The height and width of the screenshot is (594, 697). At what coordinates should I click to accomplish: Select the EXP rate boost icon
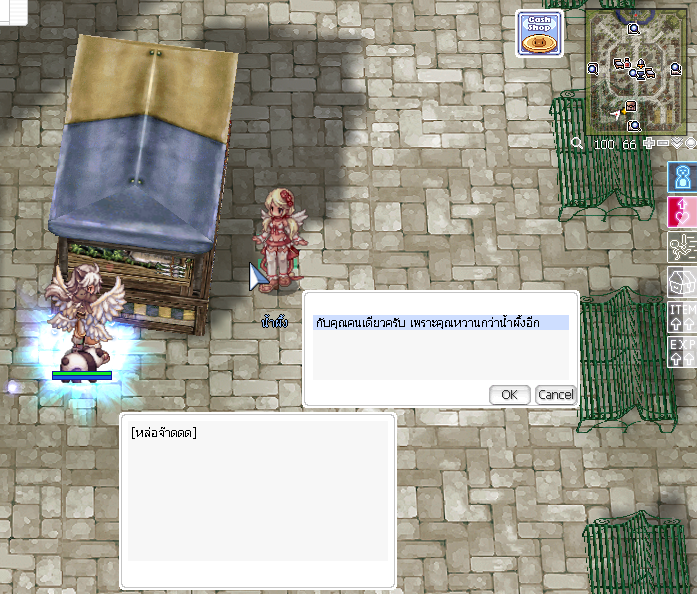click(682, 351)
